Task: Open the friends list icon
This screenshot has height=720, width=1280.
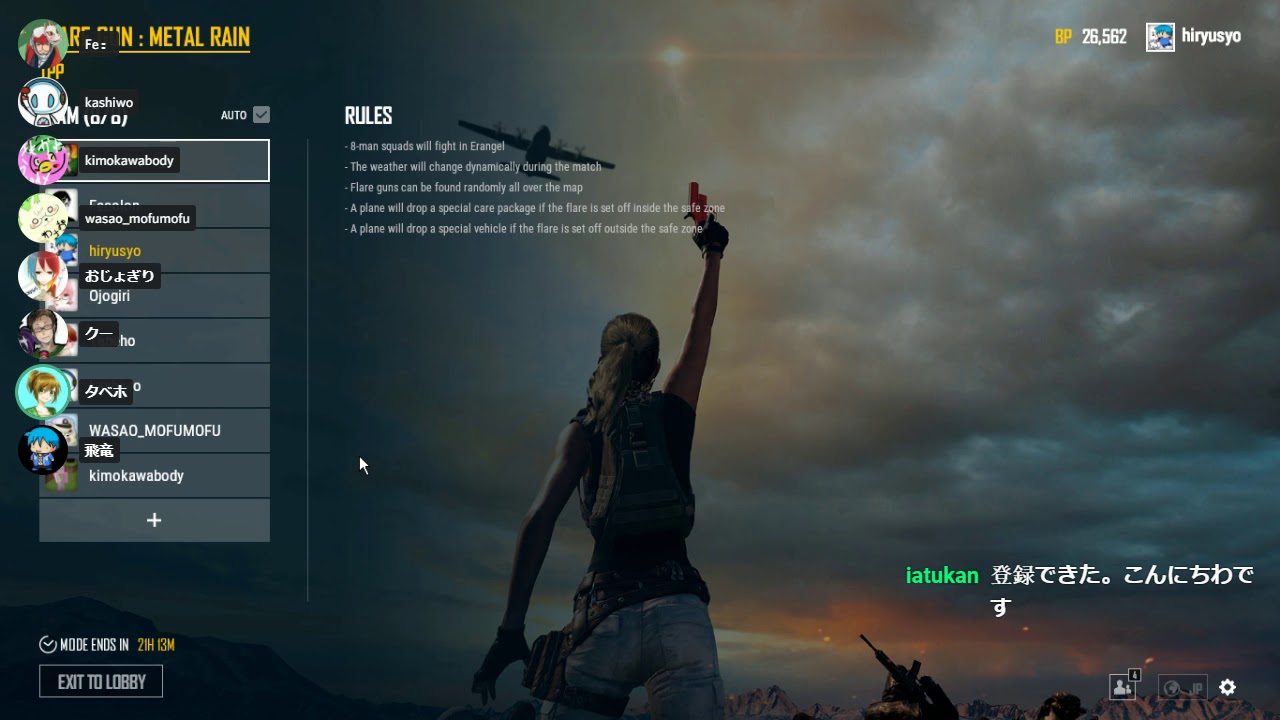Action: 1122,688
